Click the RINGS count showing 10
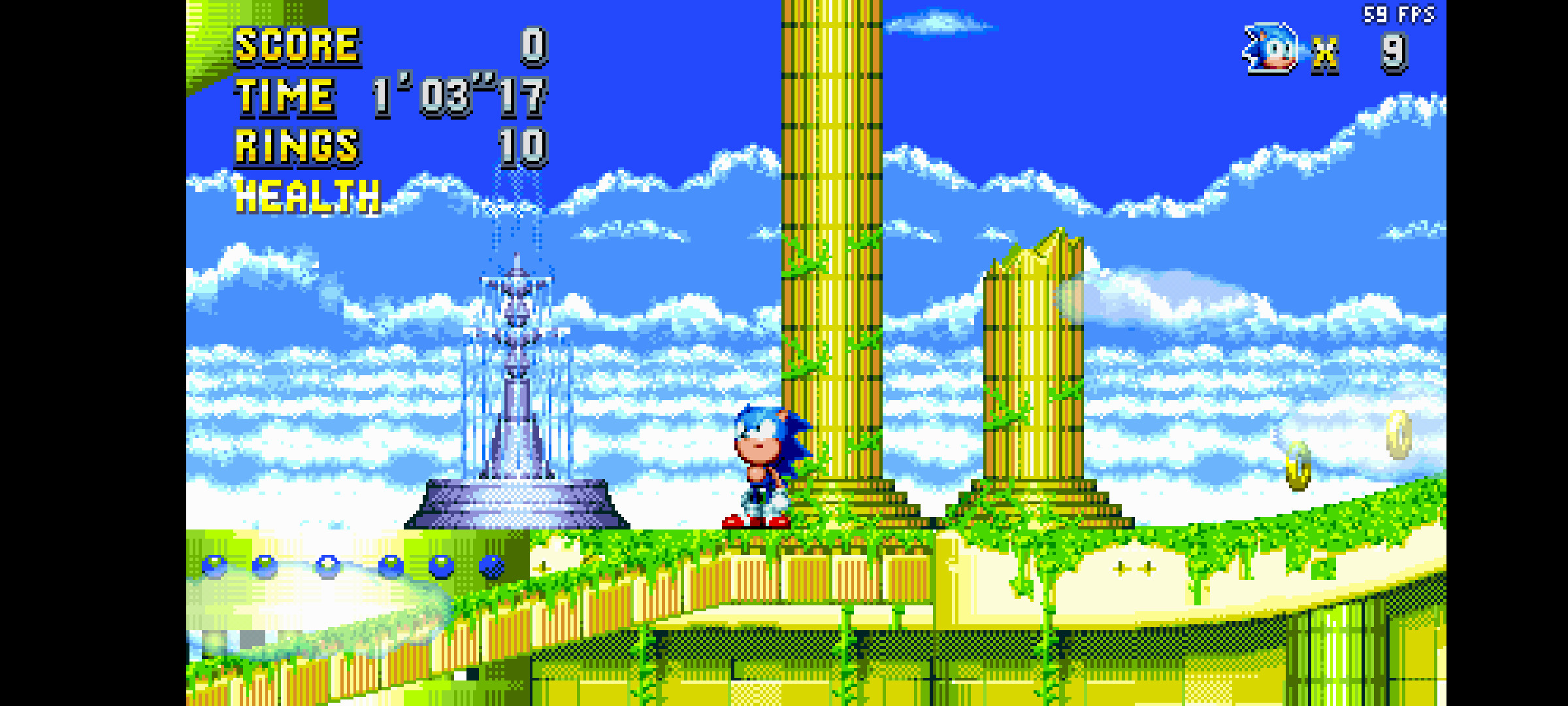The width and height of the screenshot is (1568, 706). click(521, 145)
